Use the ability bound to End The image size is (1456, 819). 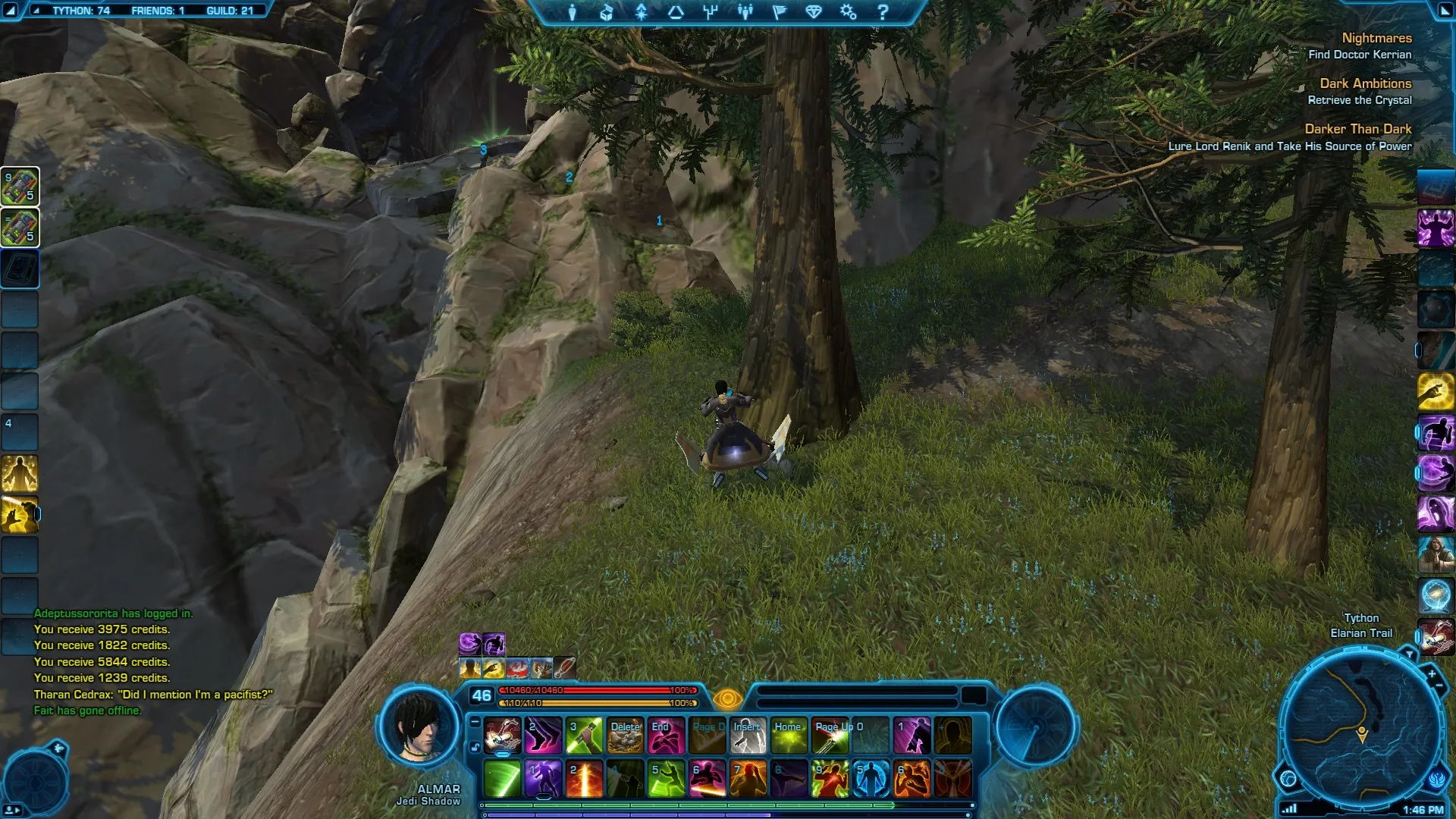667,736
